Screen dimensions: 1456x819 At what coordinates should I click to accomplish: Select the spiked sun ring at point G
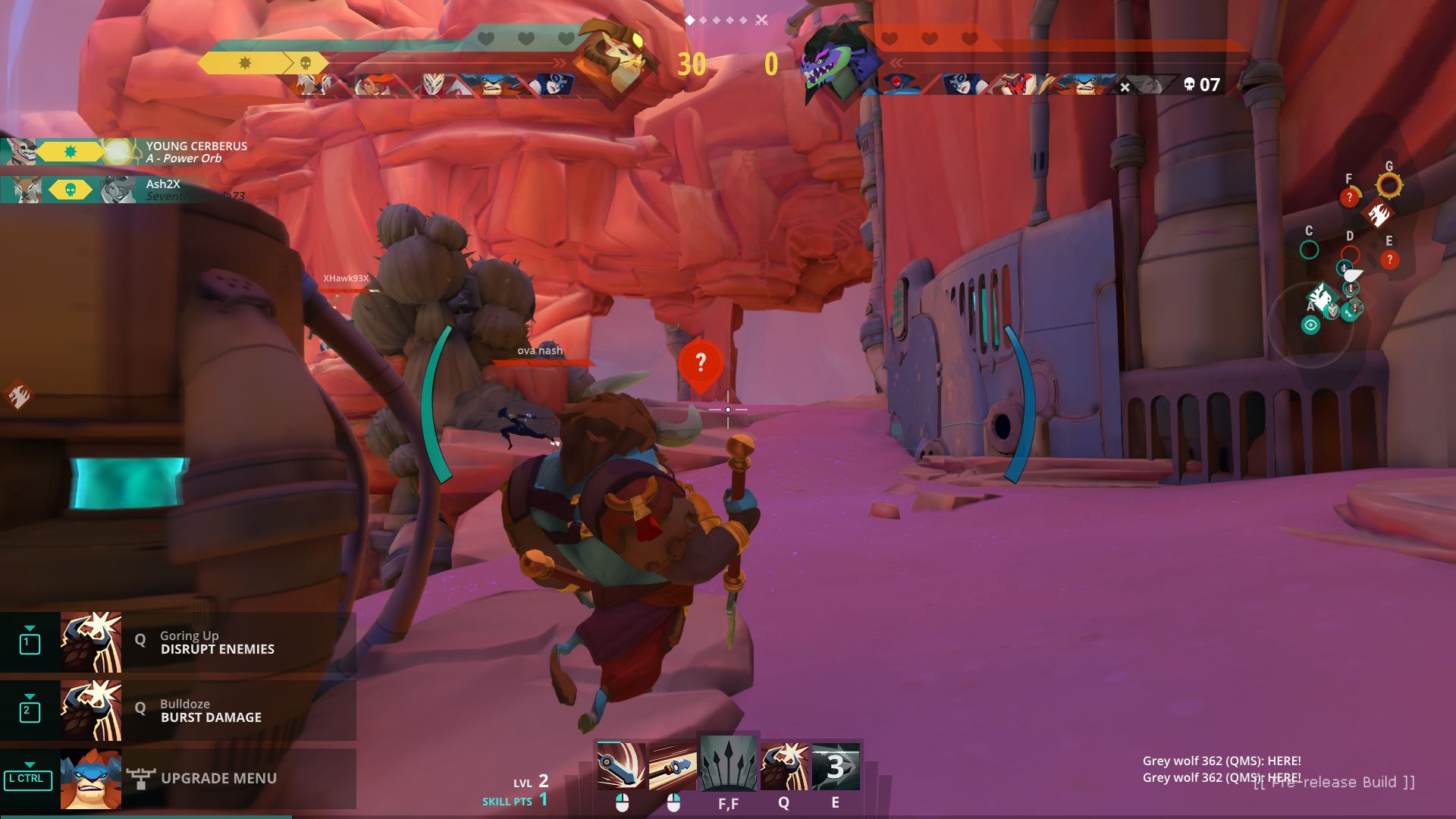tap(1389, 185)
